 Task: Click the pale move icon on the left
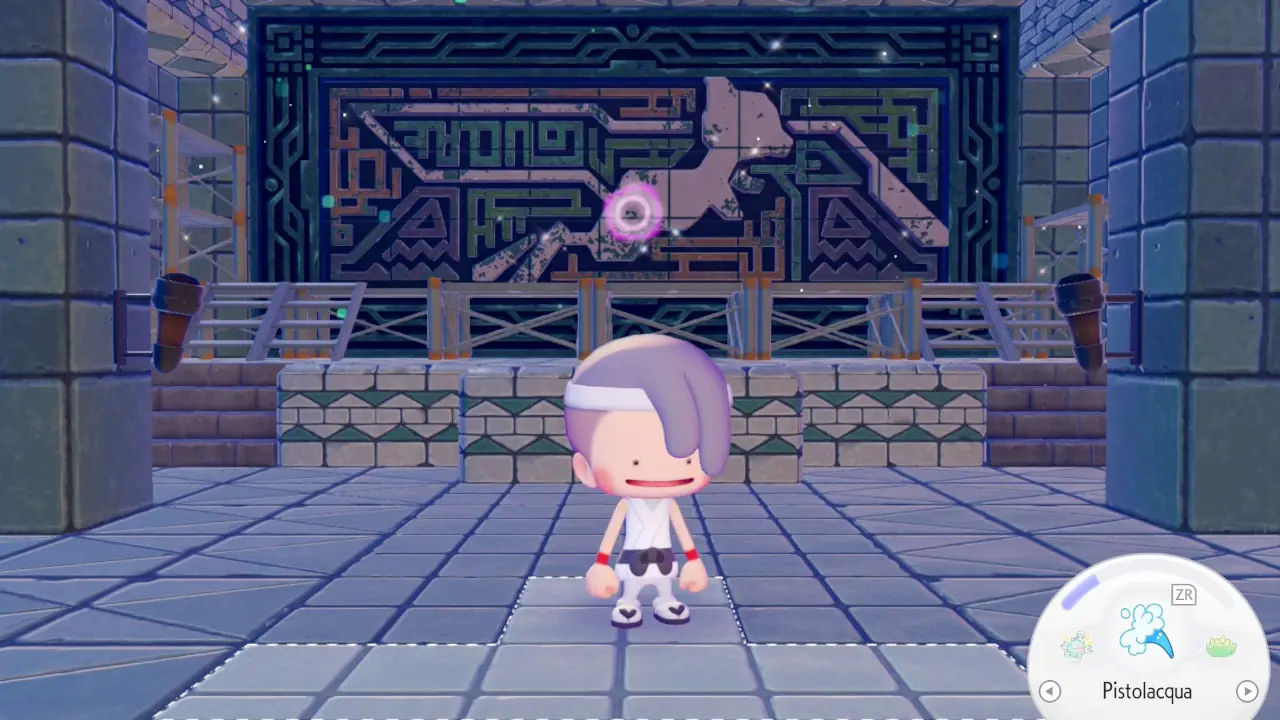point(1075,643)
